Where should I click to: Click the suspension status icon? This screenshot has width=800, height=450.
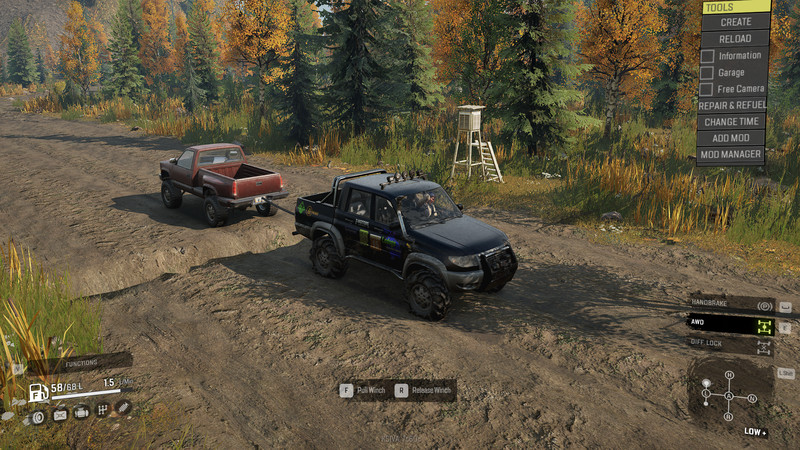point(123,407)
